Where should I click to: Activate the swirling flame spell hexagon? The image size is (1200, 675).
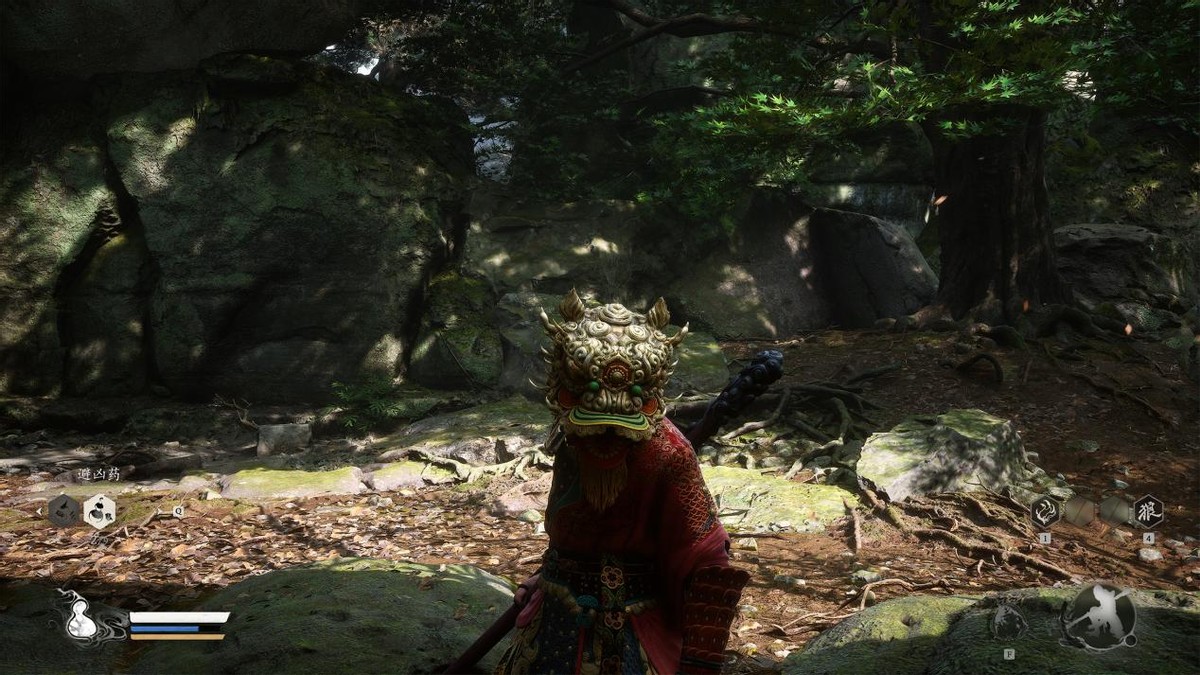point(1045,511)
